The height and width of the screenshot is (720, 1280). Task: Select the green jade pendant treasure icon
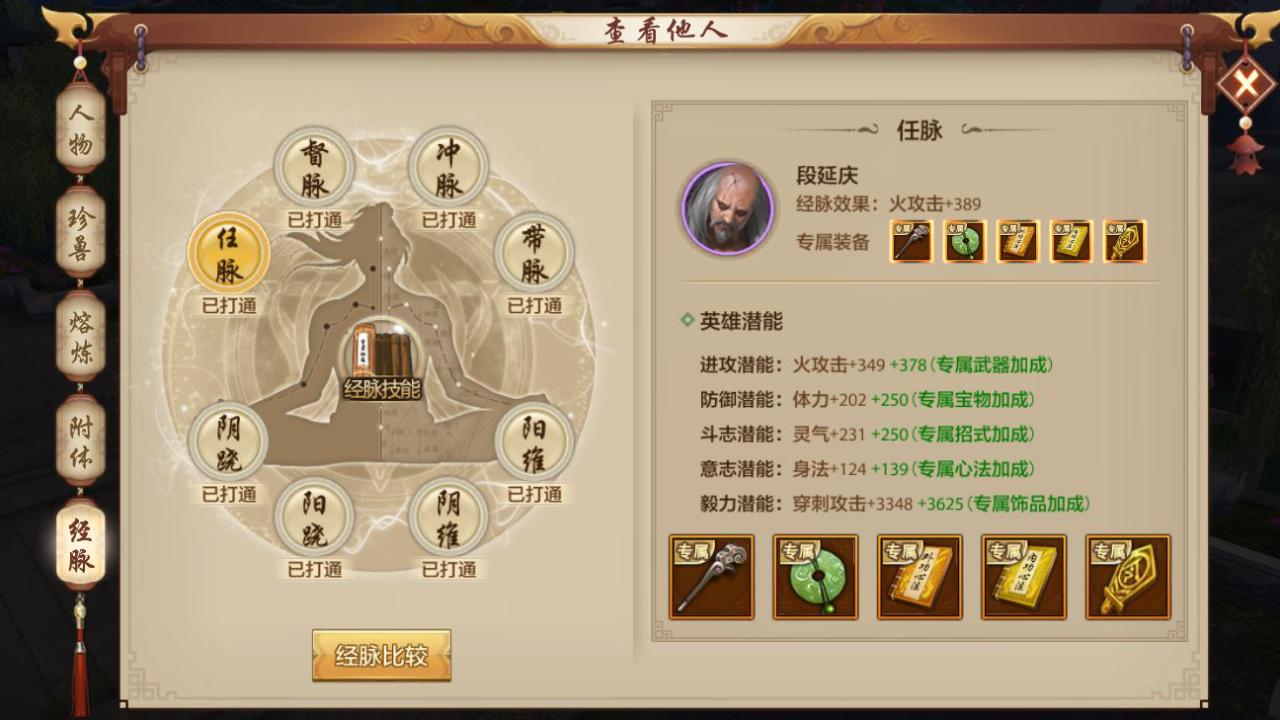(x=964, y=241)
